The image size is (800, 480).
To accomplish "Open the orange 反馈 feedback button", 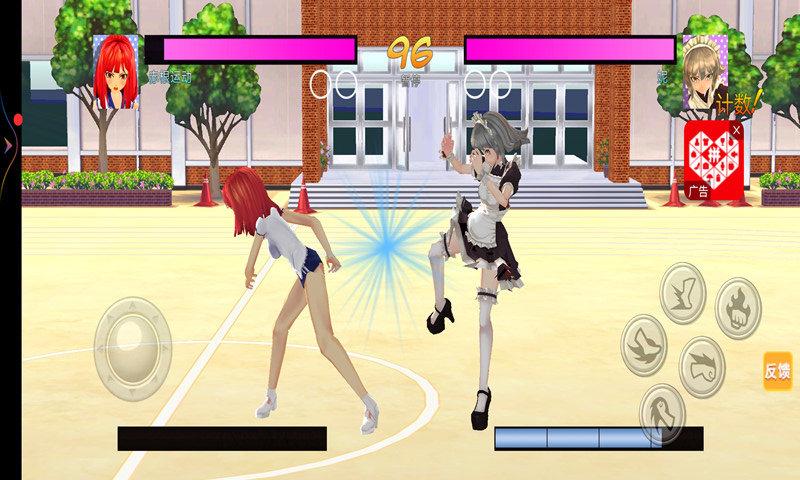I will 777,371.
